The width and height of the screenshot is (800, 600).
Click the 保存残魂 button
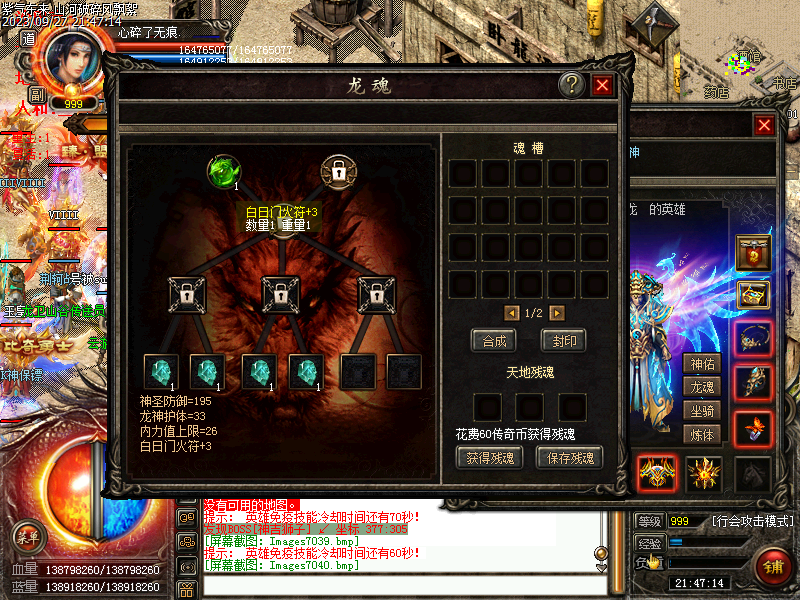pyautogui.click(x=569, y=457)
